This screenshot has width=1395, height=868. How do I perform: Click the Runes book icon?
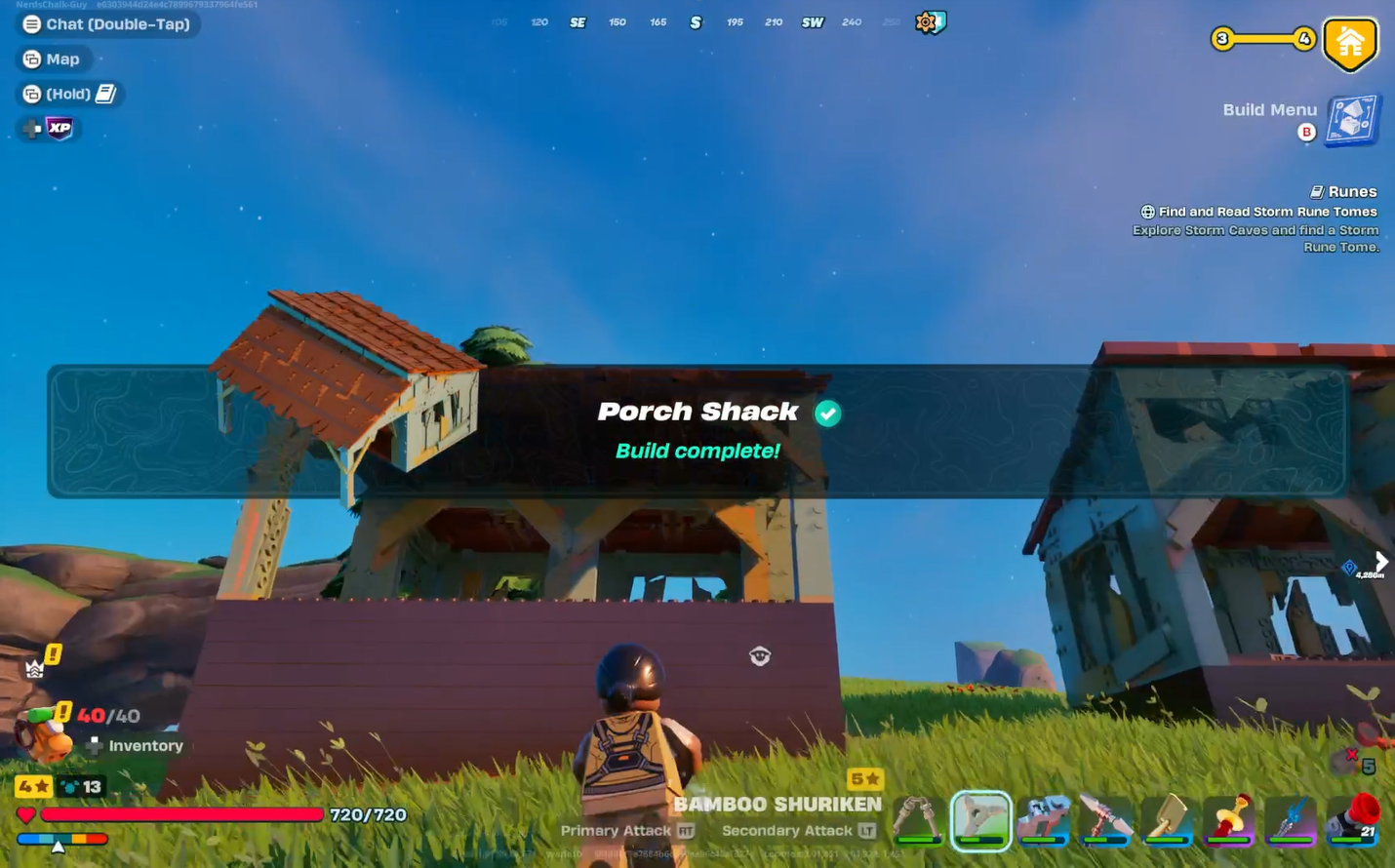pos(1321,191)
